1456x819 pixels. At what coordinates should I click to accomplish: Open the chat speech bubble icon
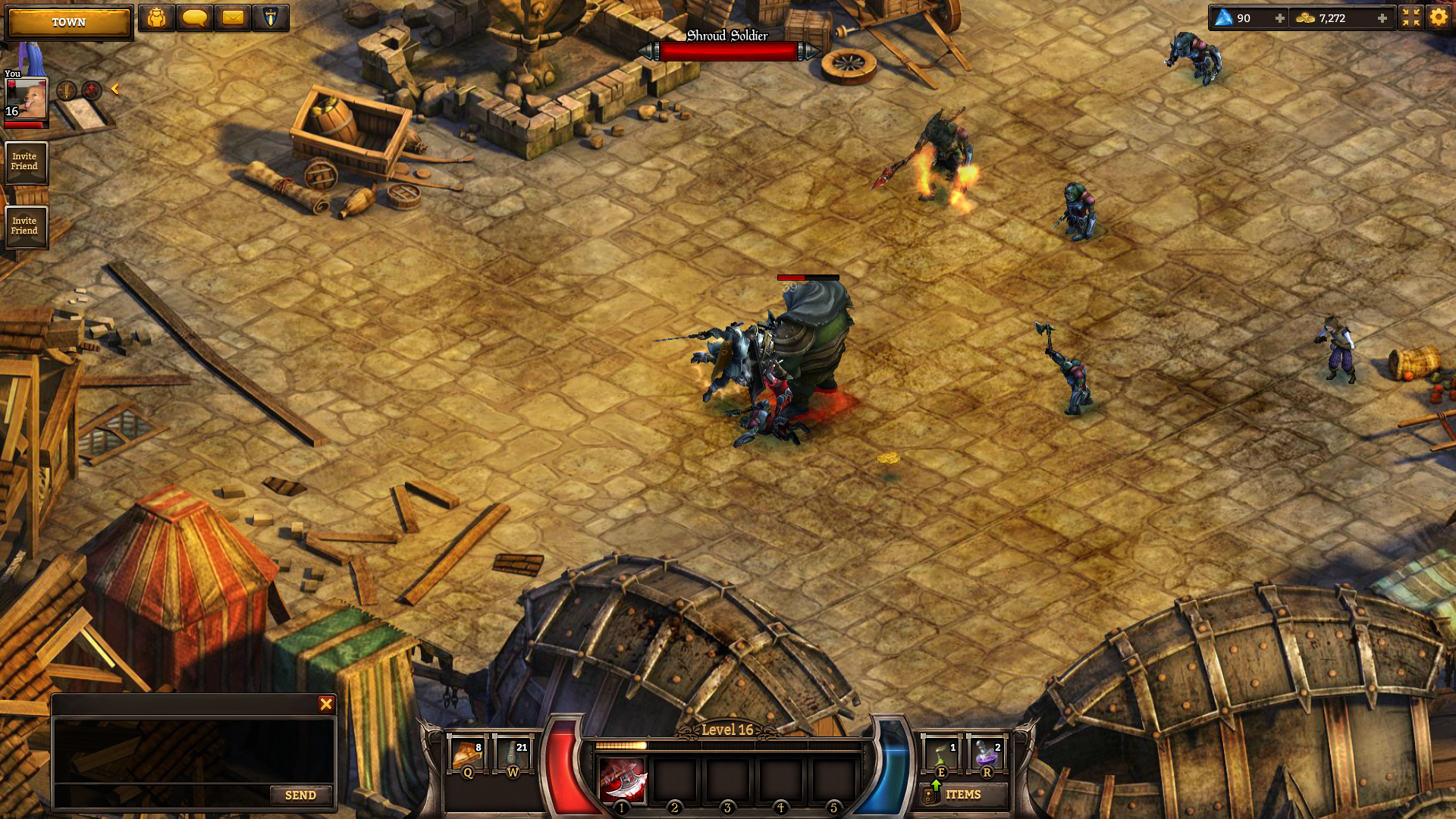pyautogui.click(x=195, y=17)
